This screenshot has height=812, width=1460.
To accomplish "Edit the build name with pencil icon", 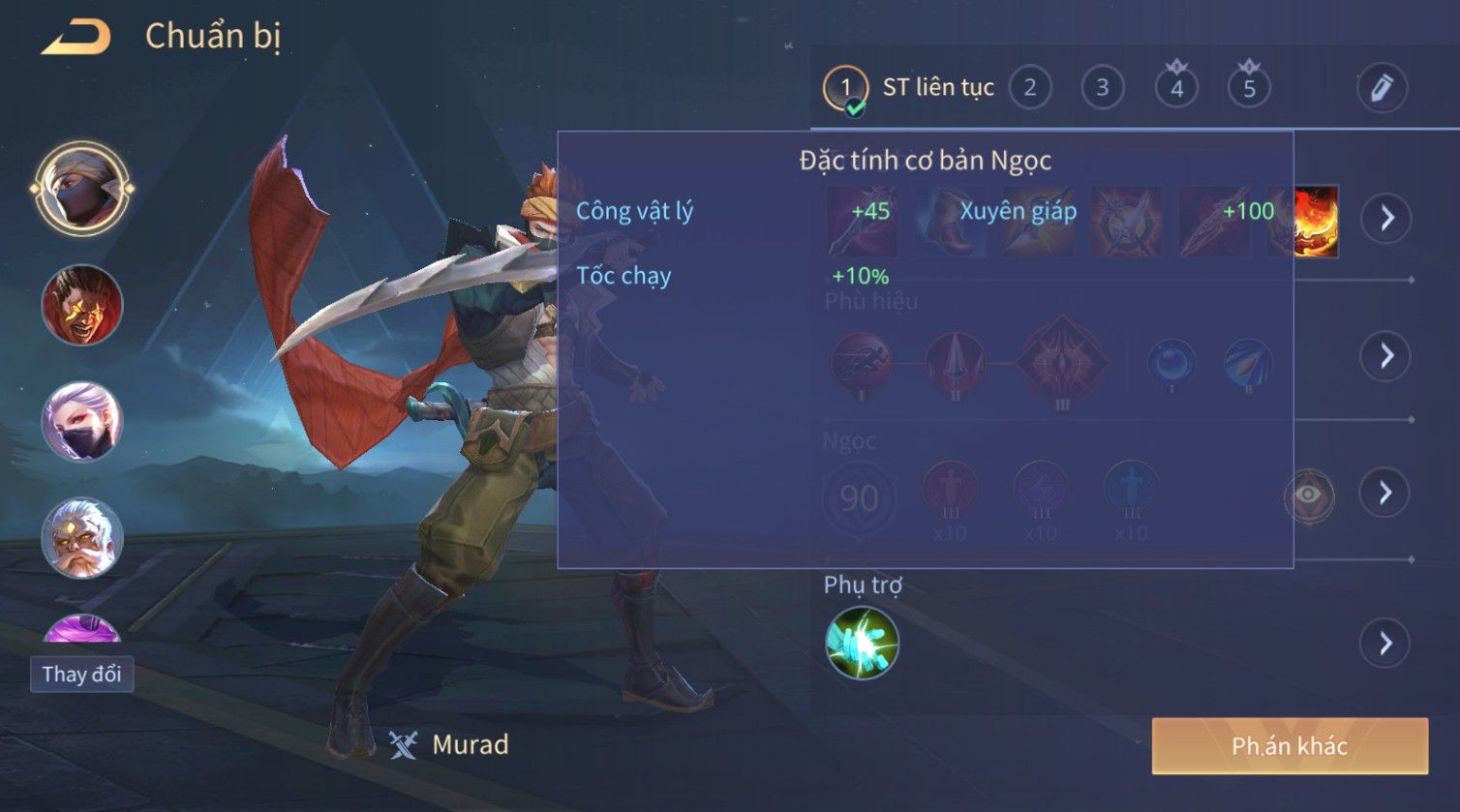I will click(x=1381, y=88).
